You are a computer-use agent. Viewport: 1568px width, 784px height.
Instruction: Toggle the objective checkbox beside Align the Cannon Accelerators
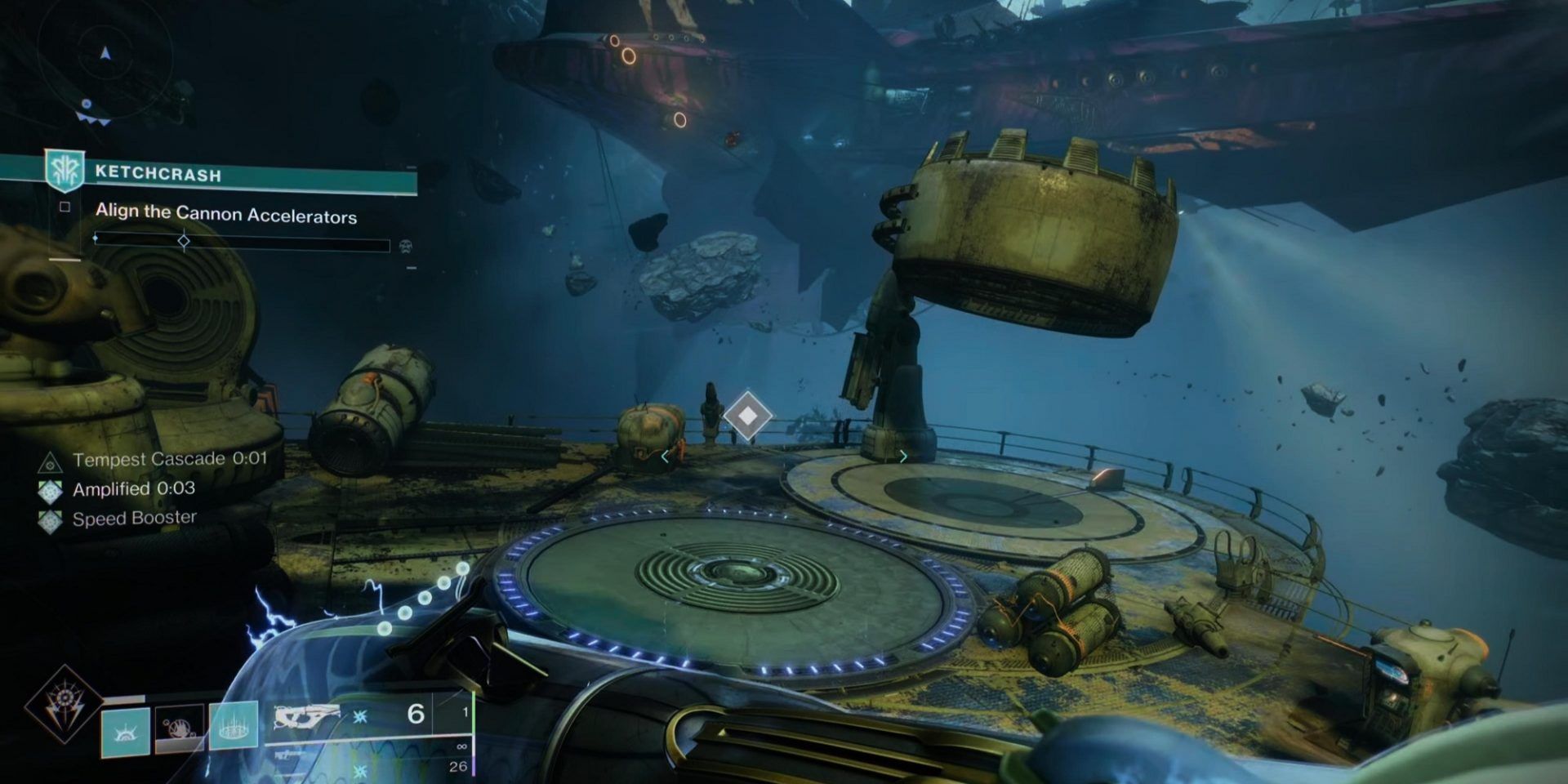tap(65, 207)
